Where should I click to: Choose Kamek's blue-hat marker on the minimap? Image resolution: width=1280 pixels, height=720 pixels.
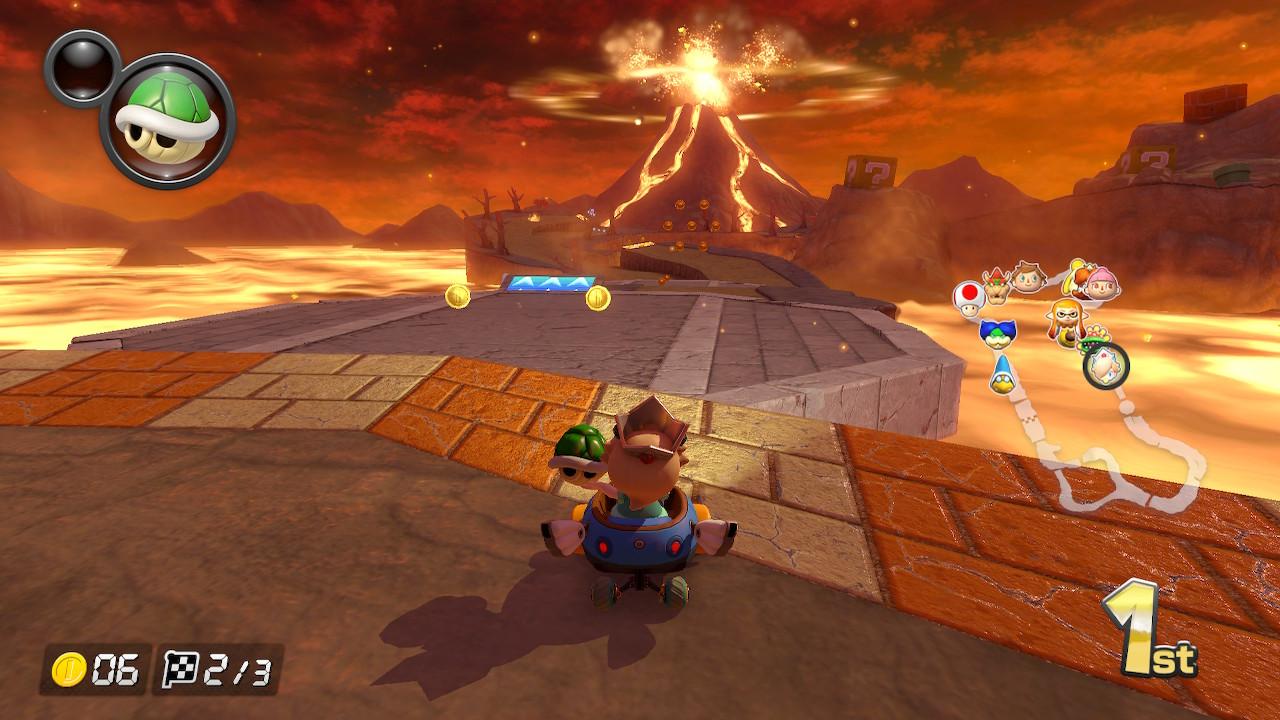(x=1004, y=375)
